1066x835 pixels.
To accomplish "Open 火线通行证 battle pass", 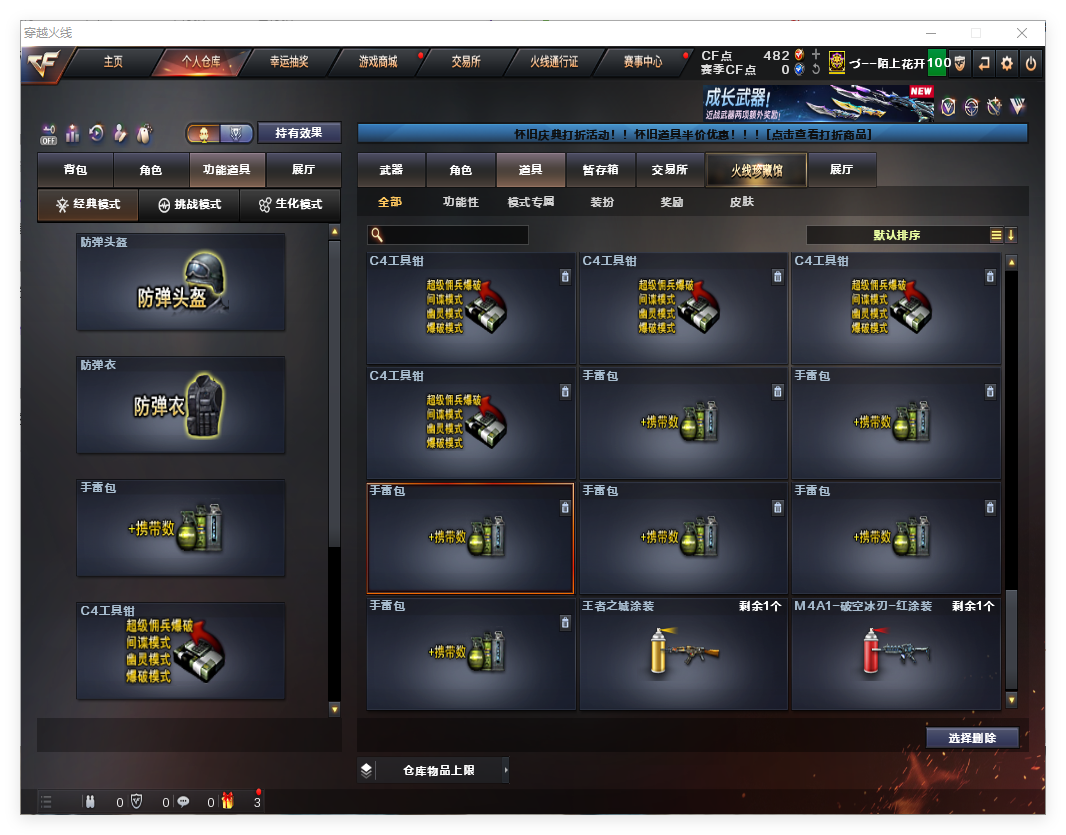I will 554,62.
